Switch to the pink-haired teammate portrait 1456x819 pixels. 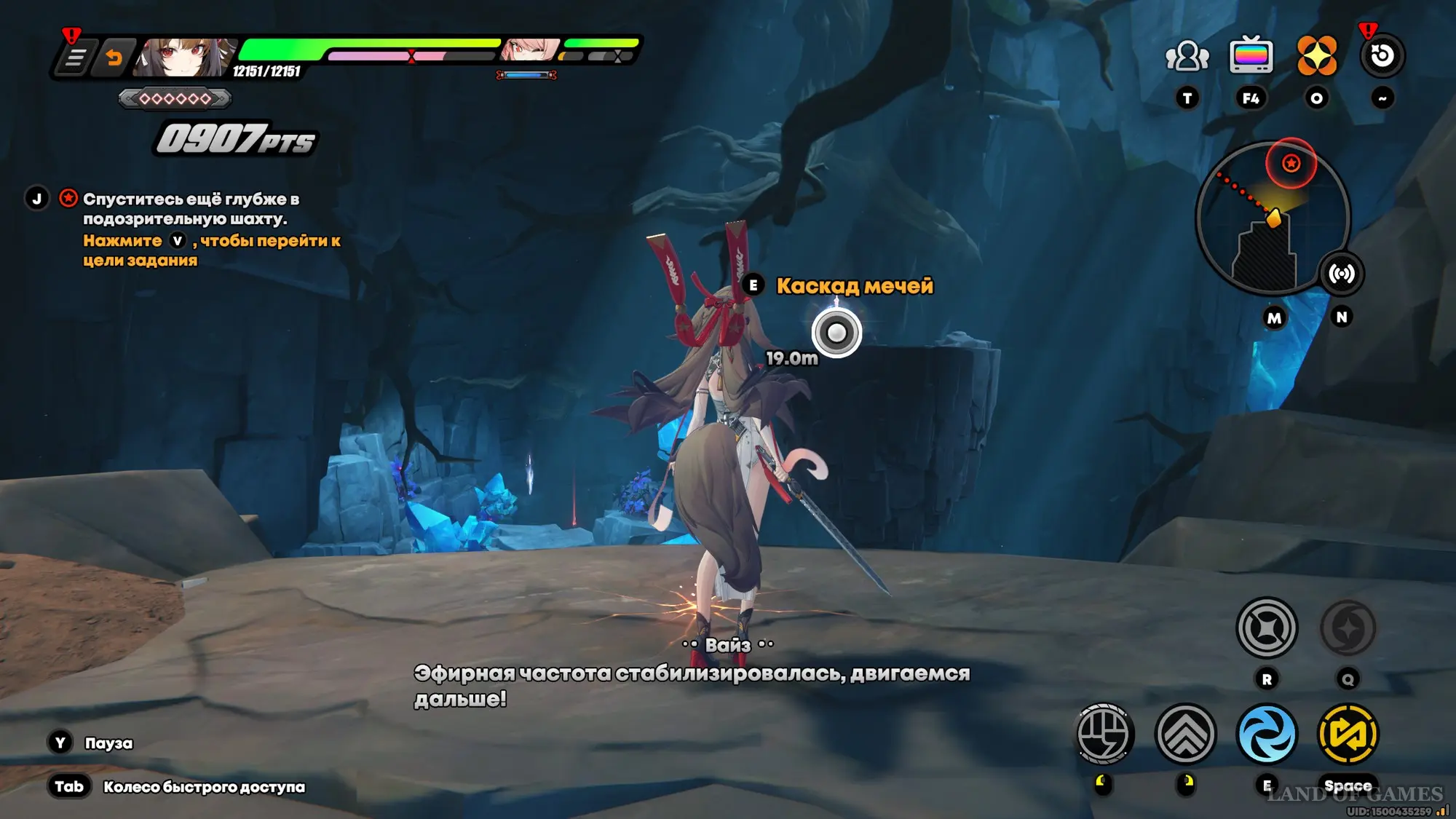[x=530, y=50]
